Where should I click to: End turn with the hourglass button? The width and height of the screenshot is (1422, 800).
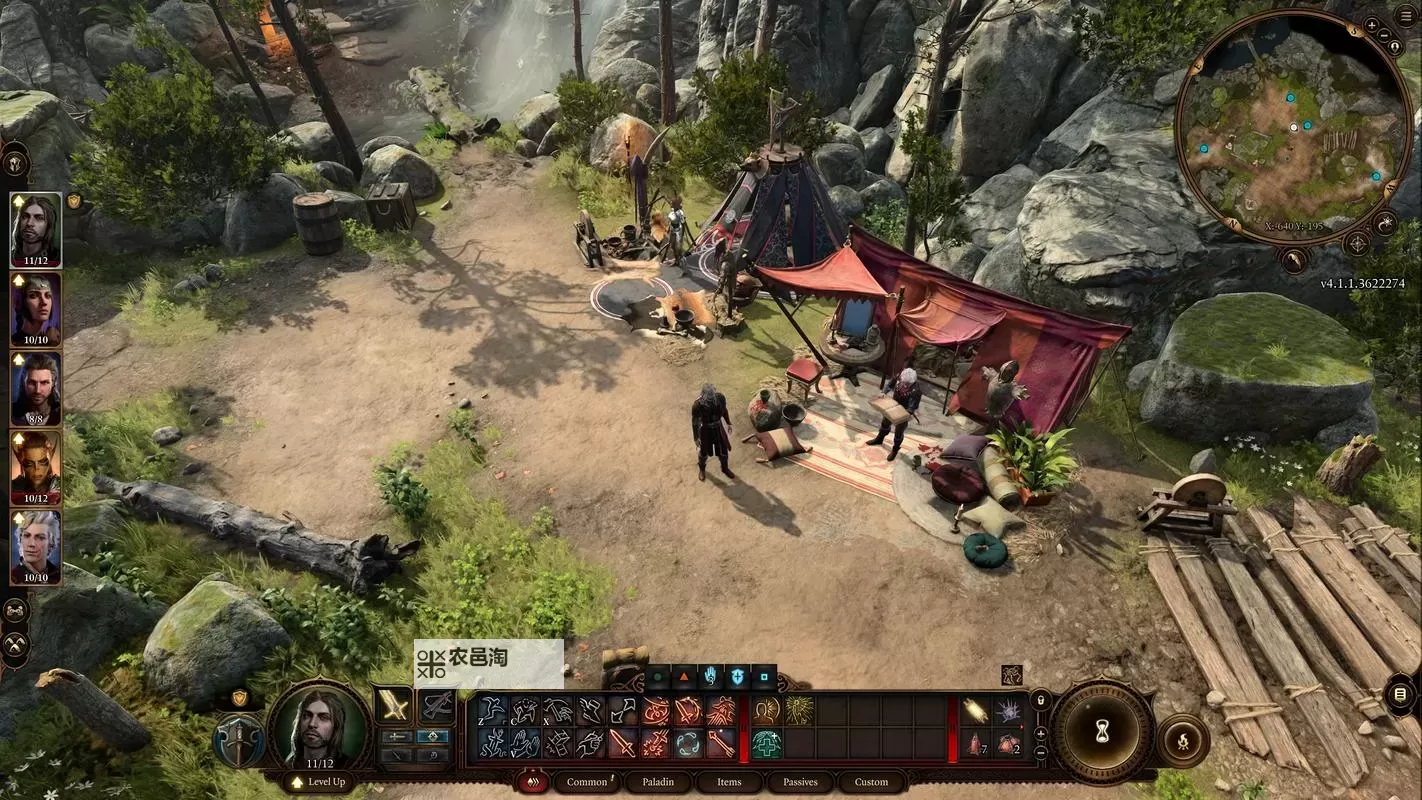[1102, 733]
